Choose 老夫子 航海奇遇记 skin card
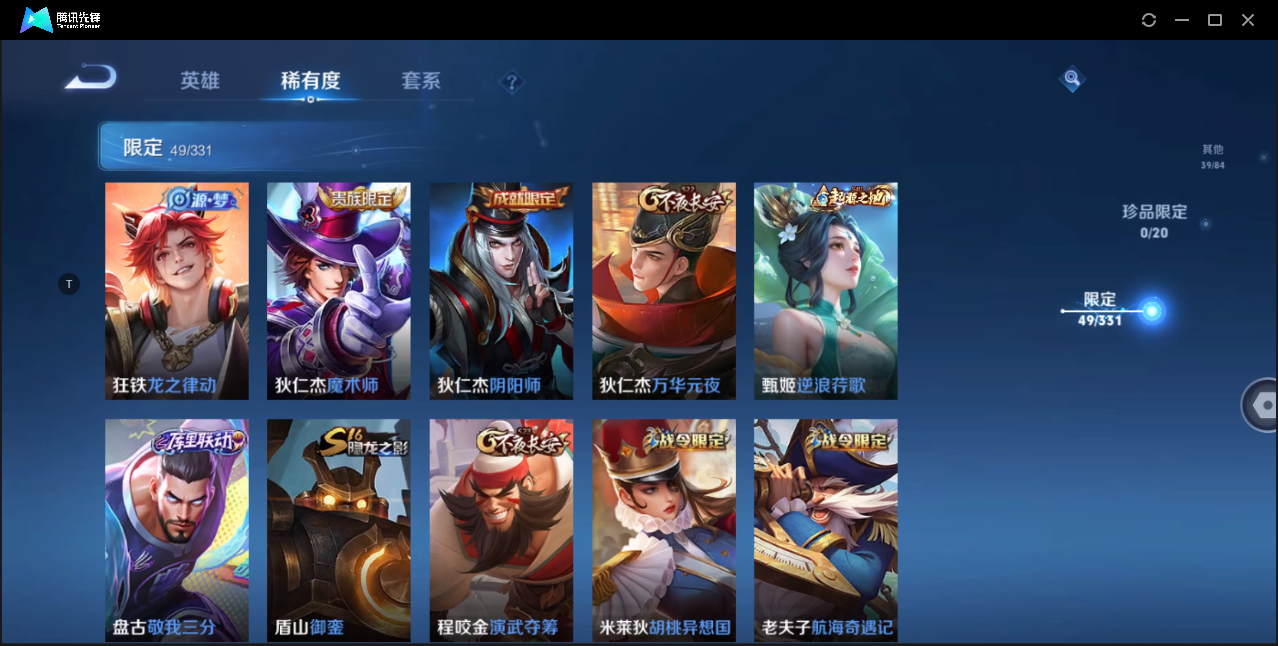 (826, 530)
